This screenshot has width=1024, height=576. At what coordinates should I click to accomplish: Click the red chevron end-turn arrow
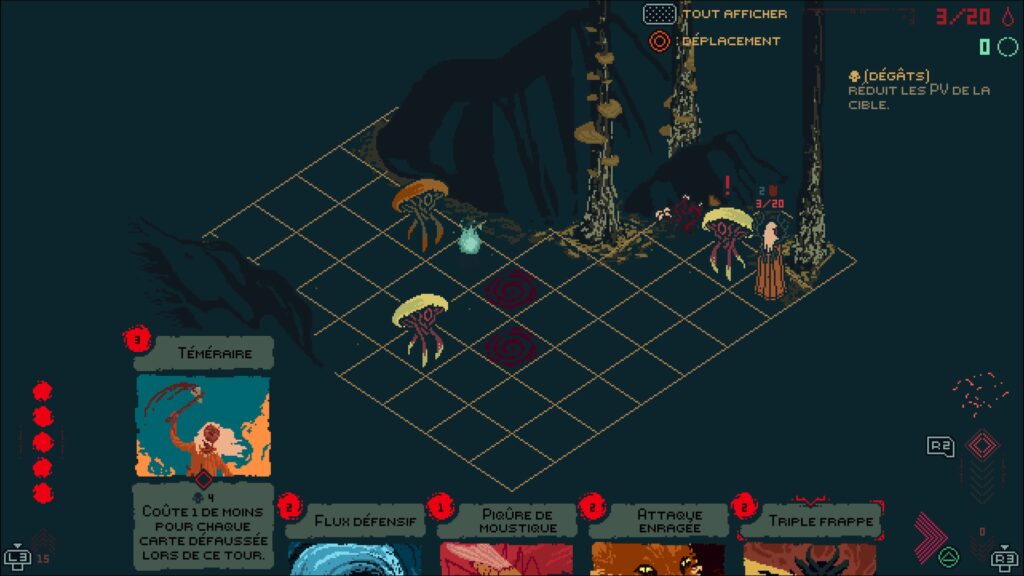932,537
